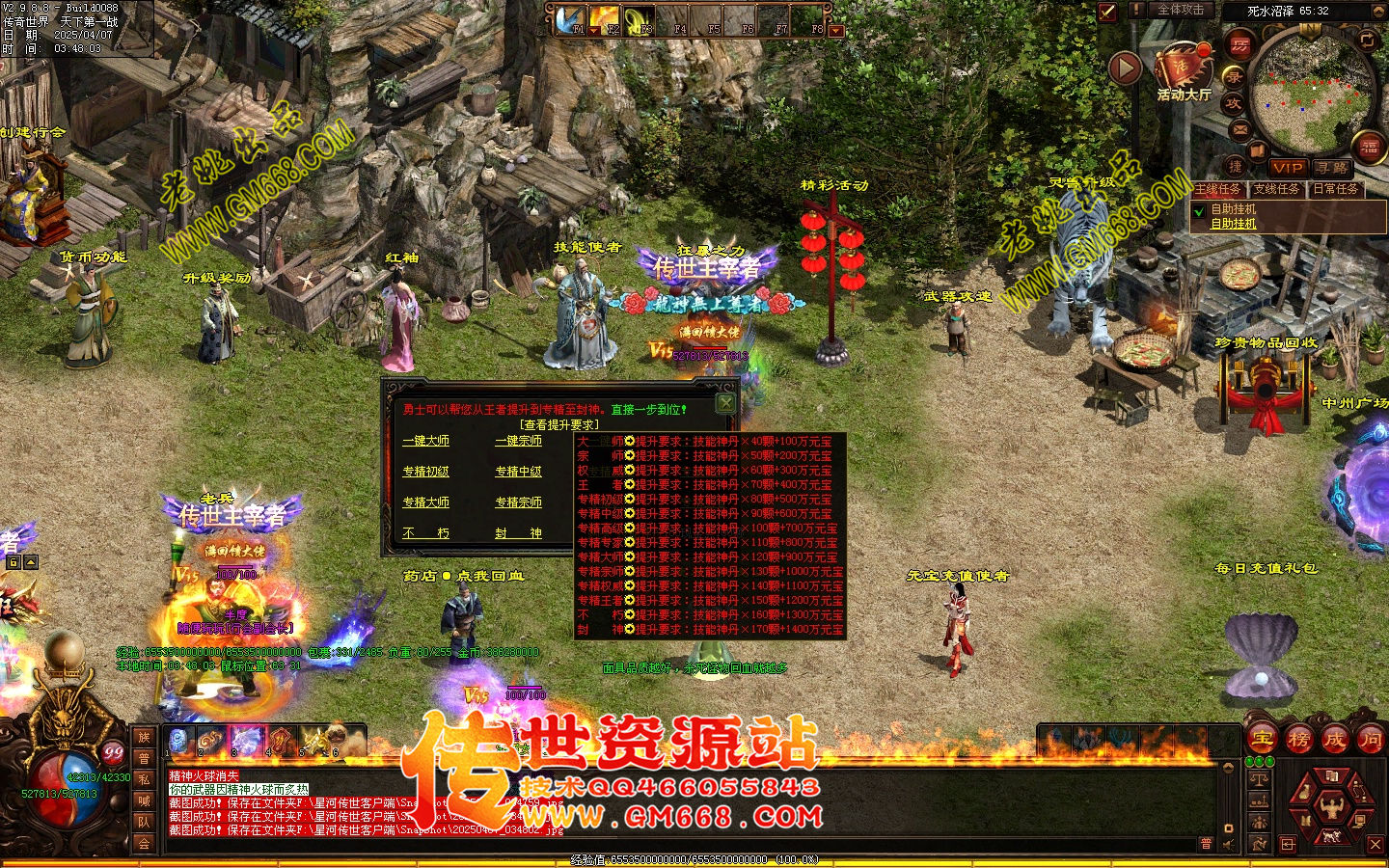Select the 专精宗师 upgrade option
Viewport: 1389px width, 868px height.
point(518,502)
